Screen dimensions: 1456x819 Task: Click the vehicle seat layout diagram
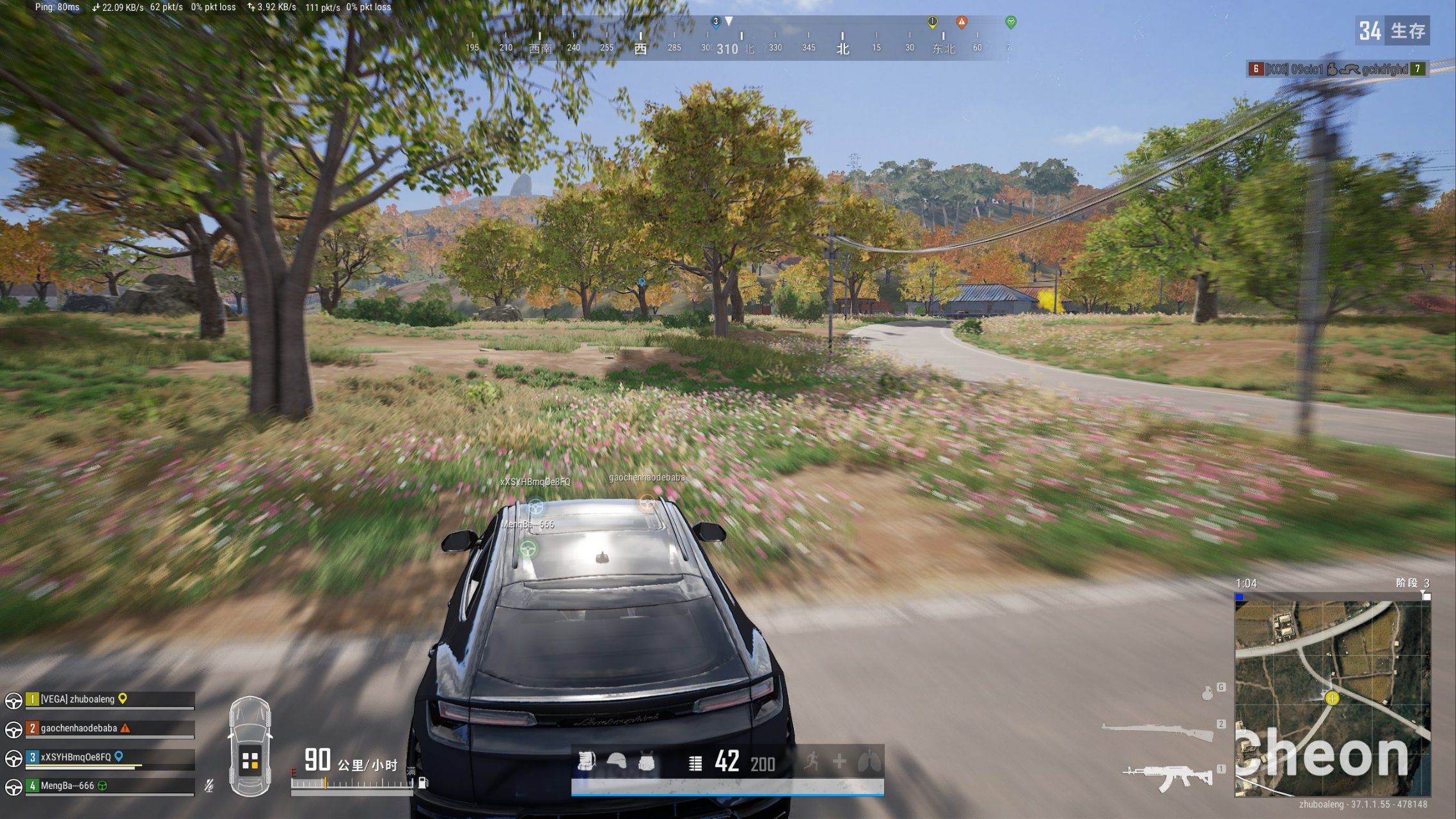[x=250, y=747]
